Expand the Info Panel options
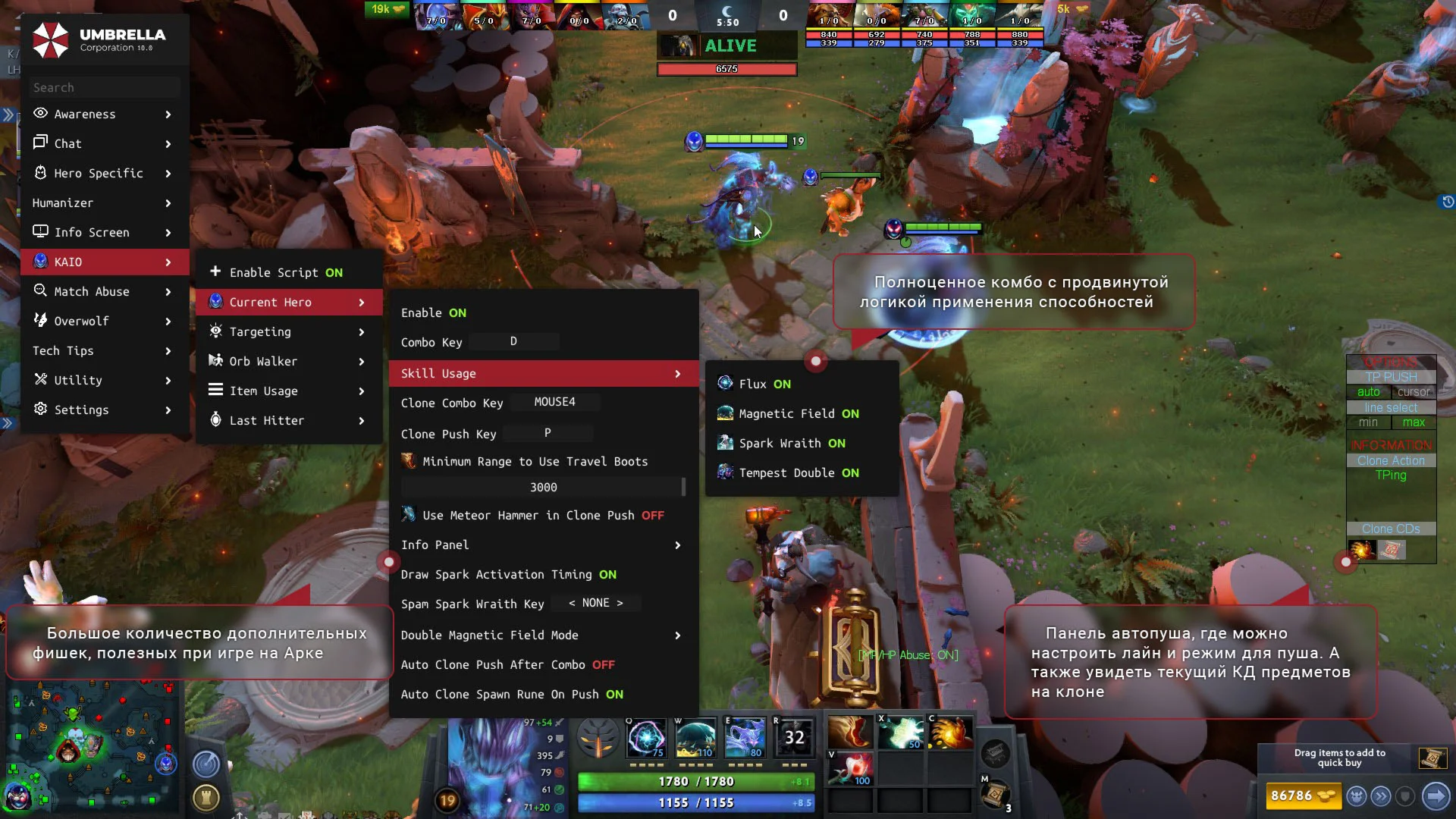Screen dimensions: 1456x819 (x=436, y=544)
